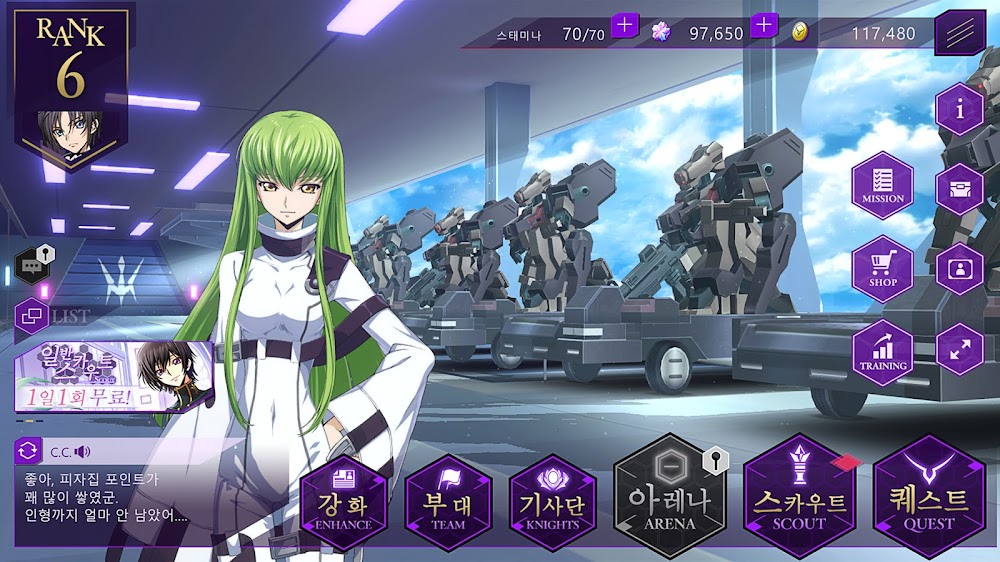Open the treasure chest gift box icon
The height and width of the screenshot is (562, 1000).
tap(960, 190)
